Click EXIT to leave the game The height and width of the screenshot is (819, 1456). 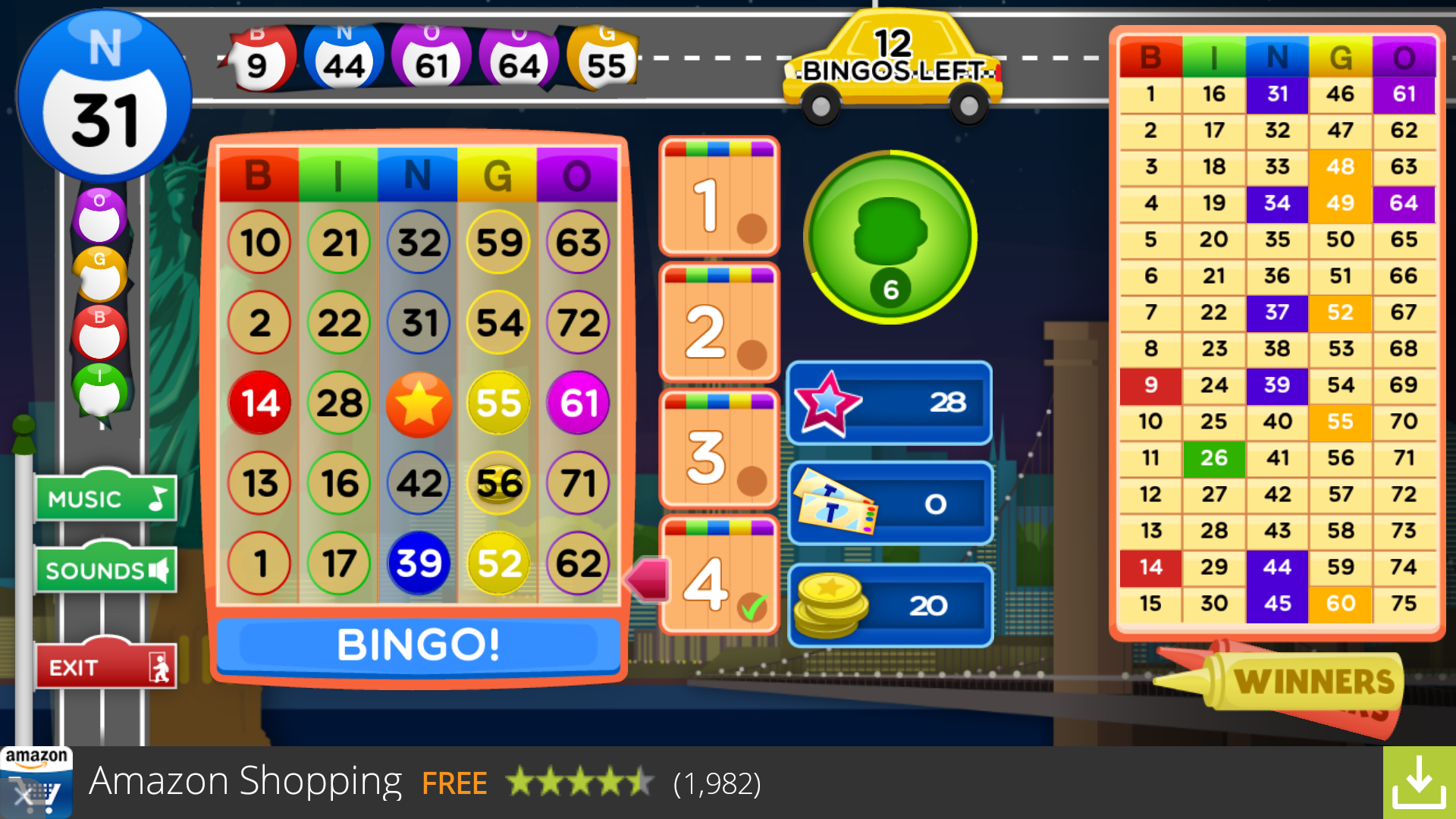click(x=105, y=666)
